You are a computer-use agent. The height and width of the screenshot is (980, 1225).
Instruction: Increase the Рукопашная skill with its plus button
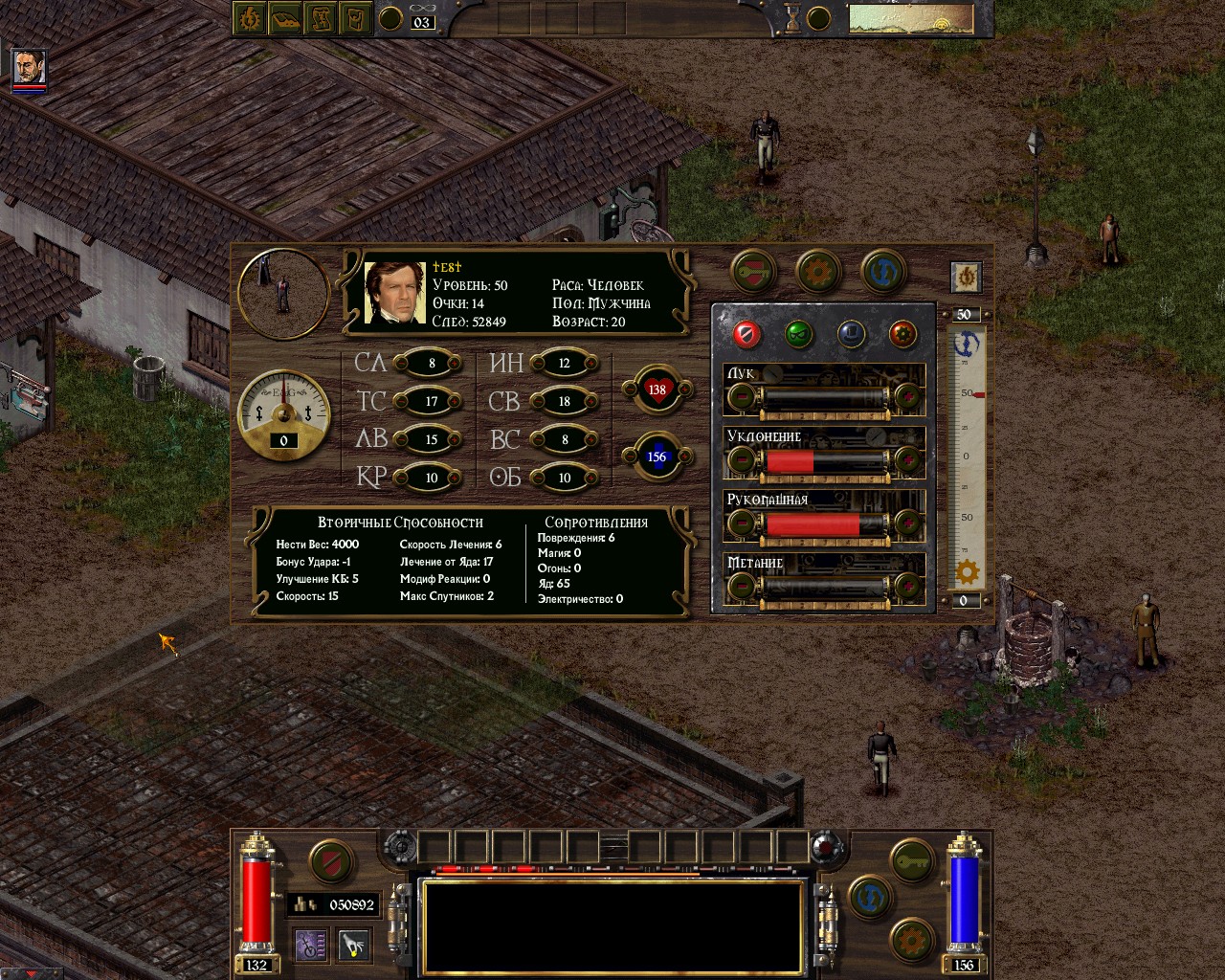click(x=905, y=523)
